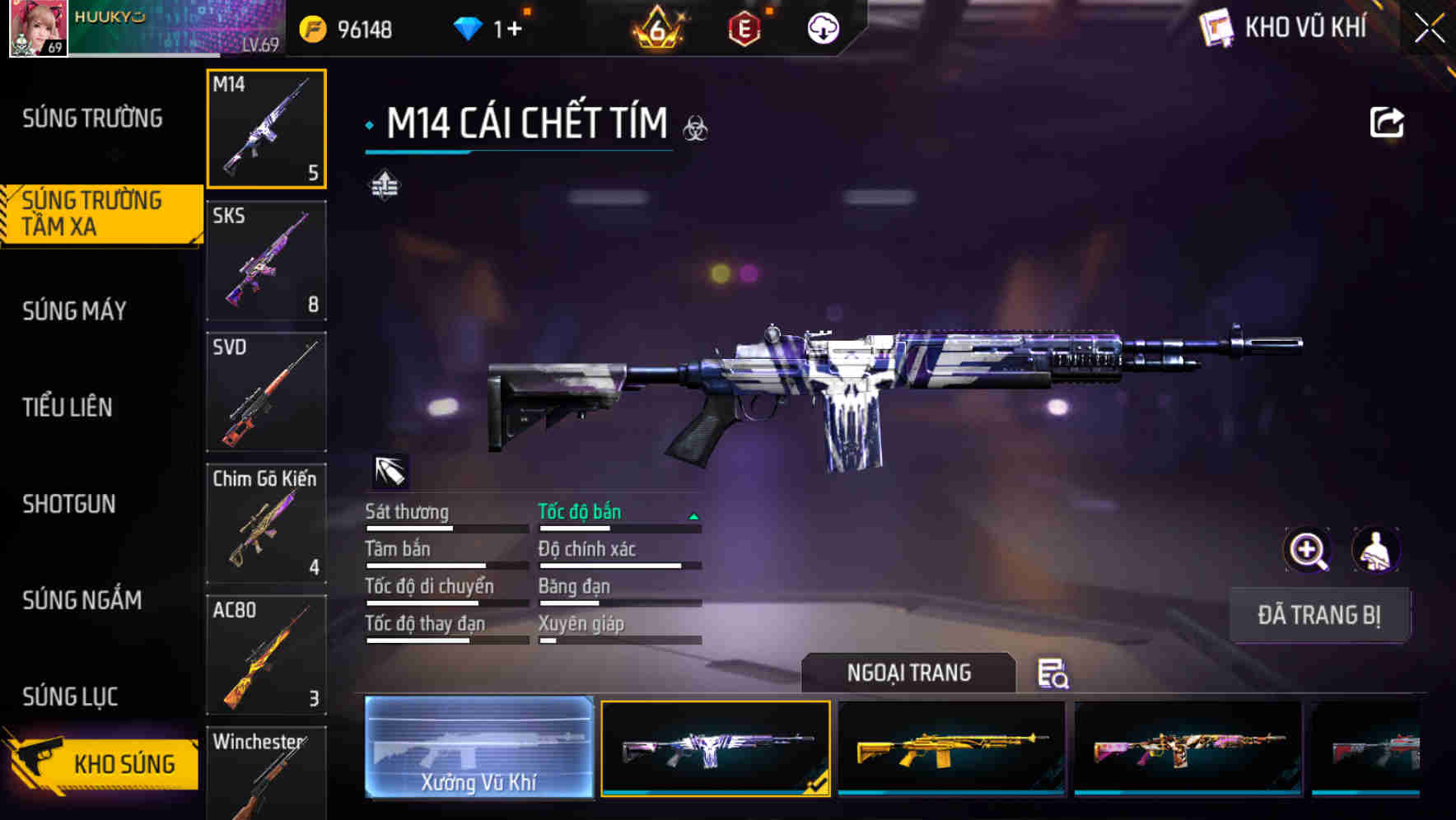Viewport: 1456px width, 820px height.
Task: Select the biohazard emblem next to the weapon name
Action: (696, 129)
